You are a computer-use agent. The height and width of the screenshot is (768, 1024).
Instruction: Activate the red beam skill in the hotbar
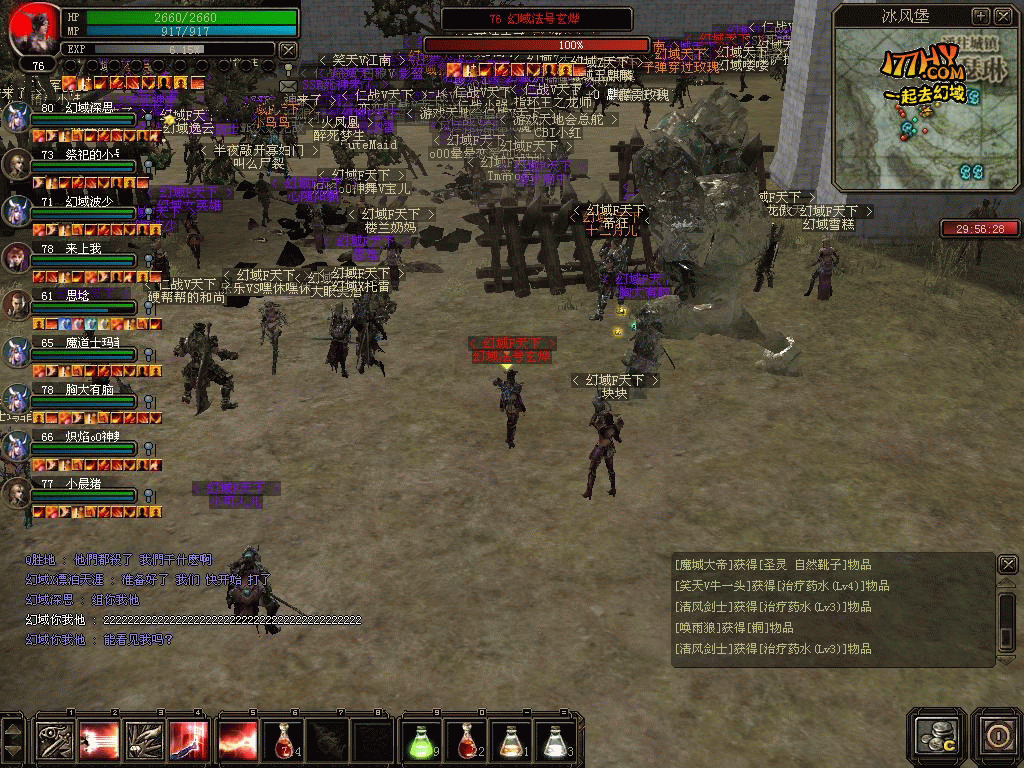99,740
